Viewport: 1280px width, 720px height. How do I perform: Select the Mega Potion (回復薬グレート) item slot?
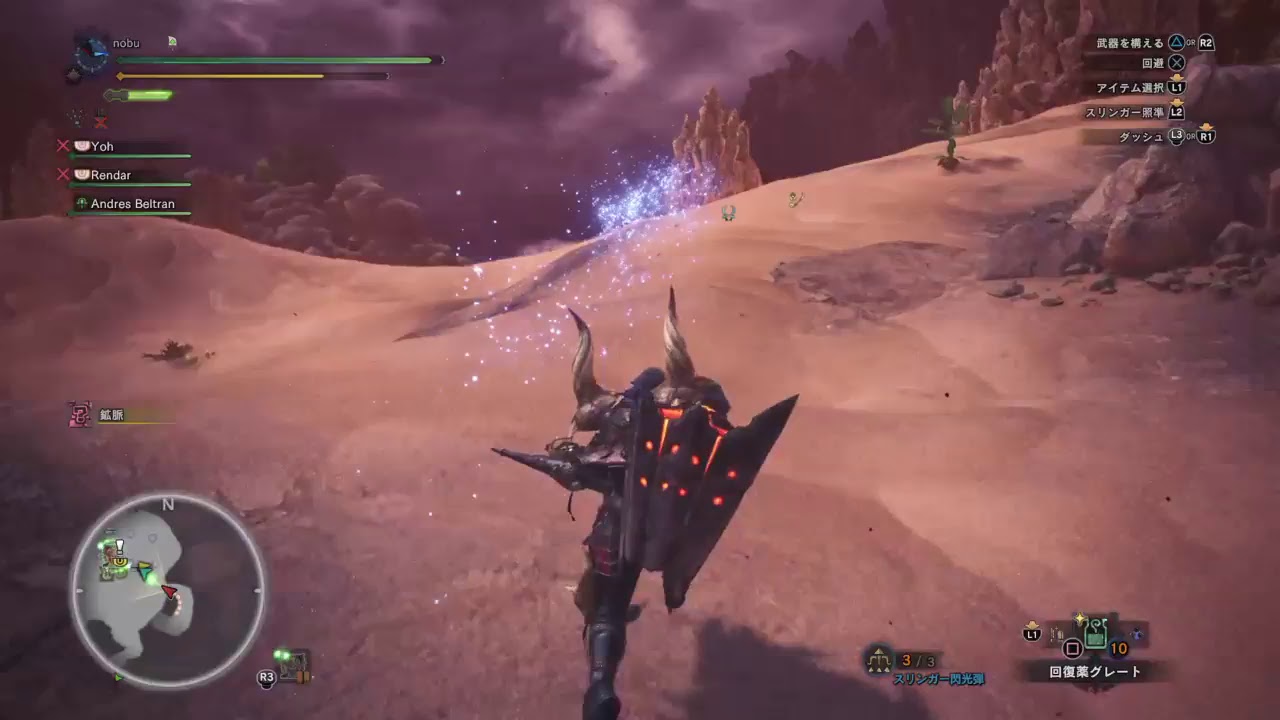1095,632
